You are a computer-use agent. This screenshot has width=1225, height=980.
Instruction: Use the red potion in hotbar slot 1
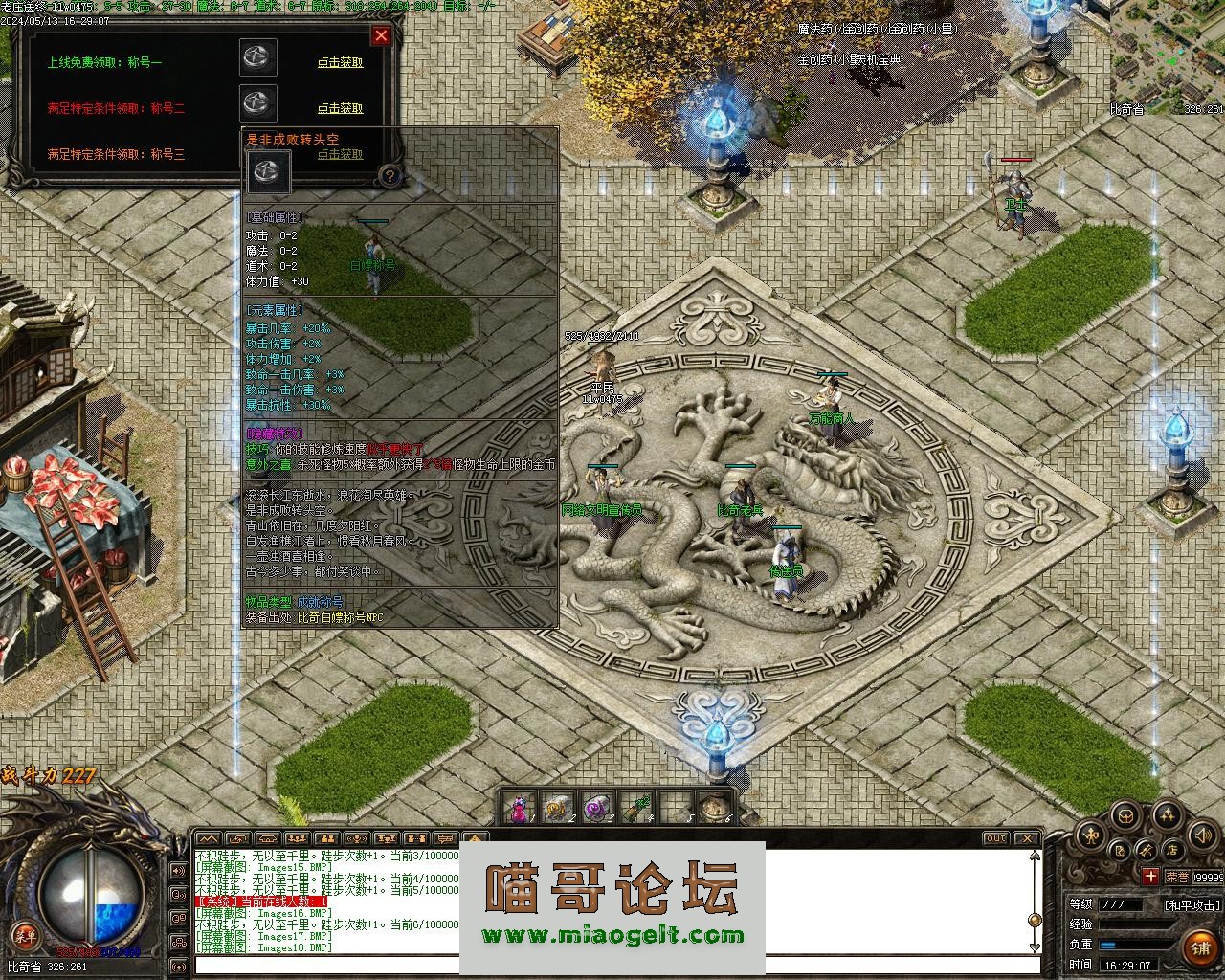click(518, 809)
